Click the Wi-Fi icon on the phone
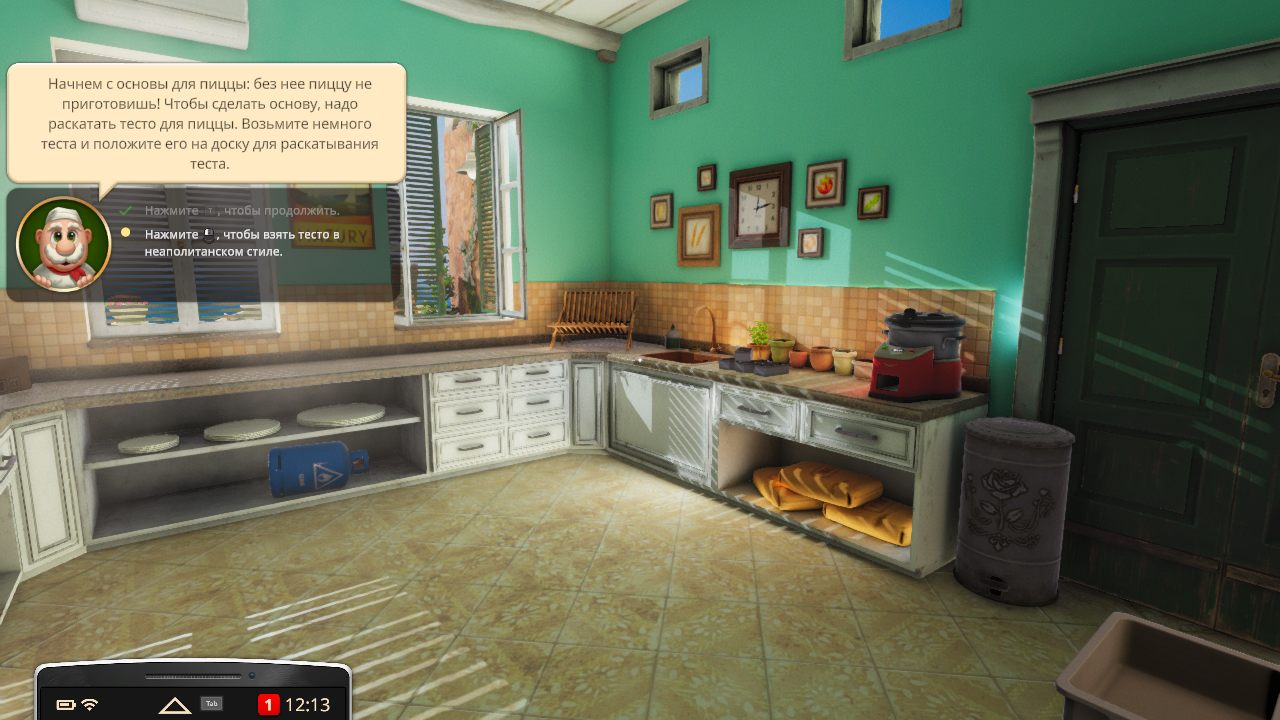 (x=90, y=703)
